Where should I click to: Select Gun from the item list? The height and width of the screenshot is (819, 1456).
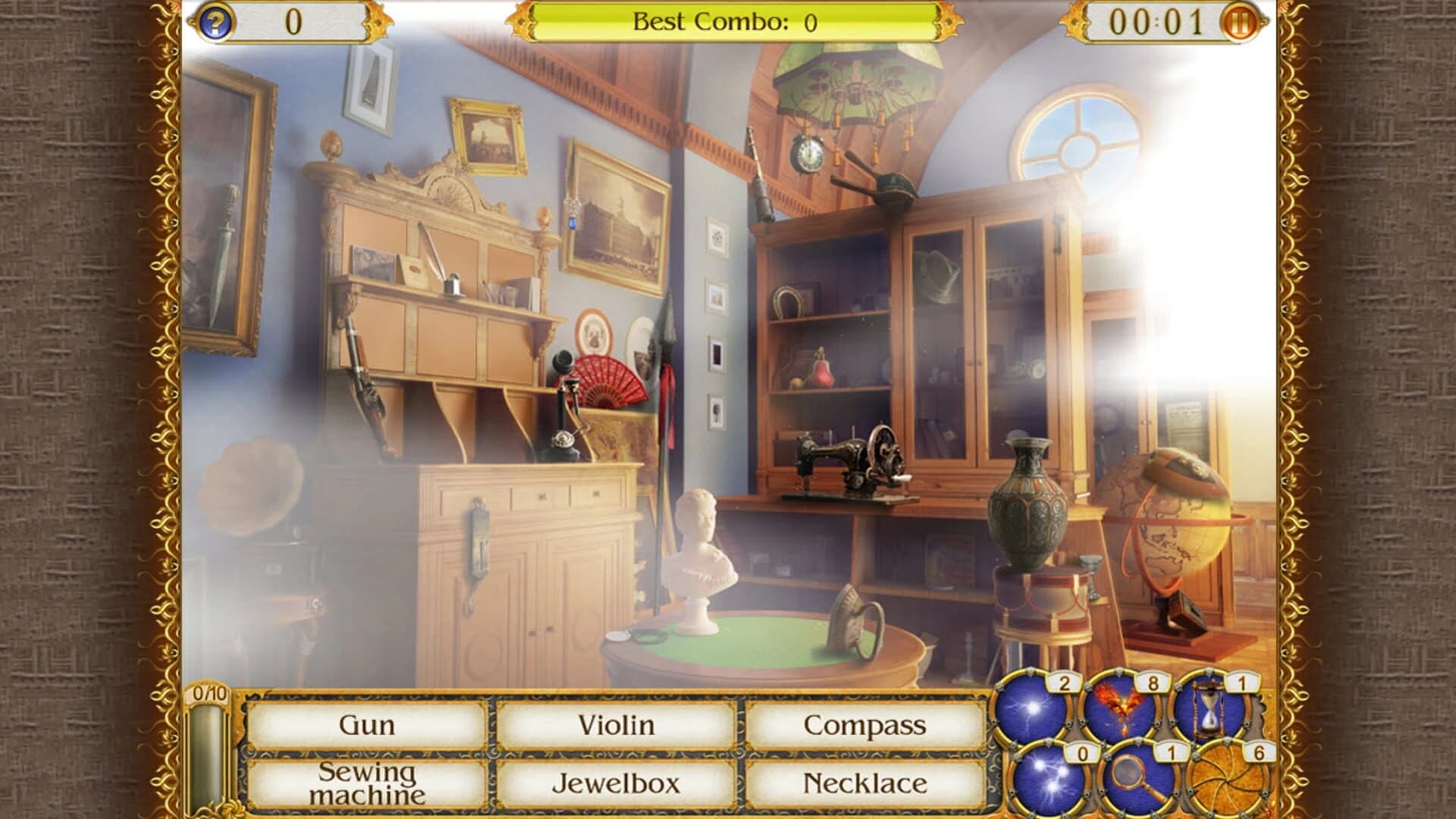pos(366,724)
